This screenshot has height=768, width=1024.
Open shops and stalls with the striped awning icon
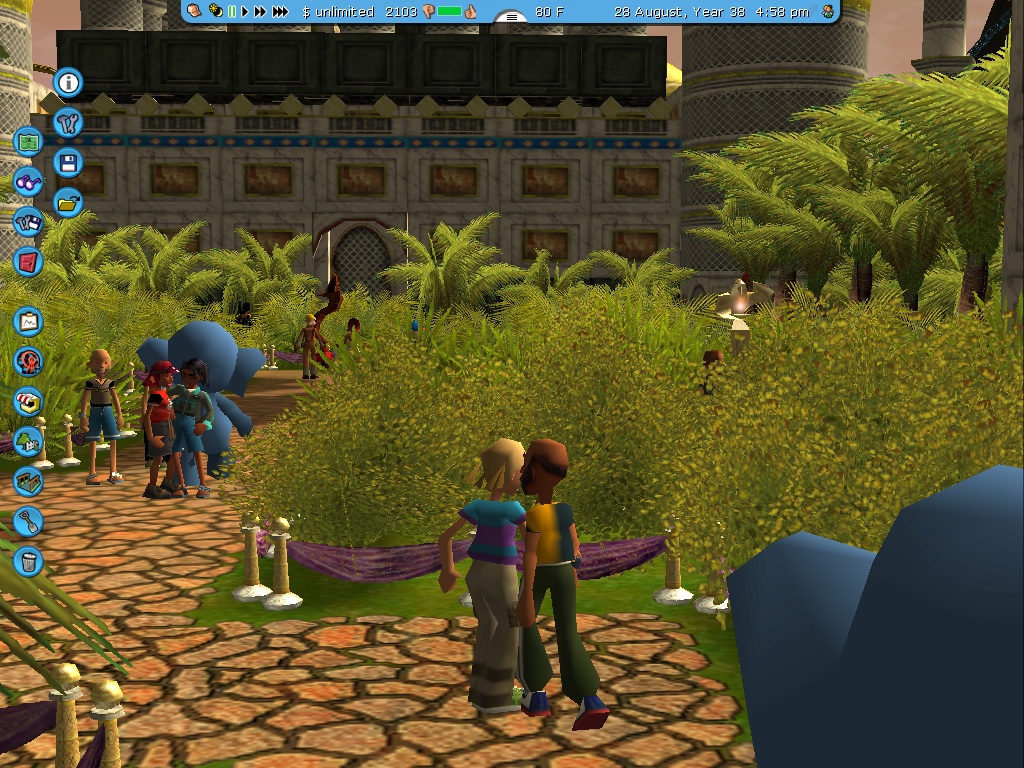pyautogui.click(x=28, y=401)
